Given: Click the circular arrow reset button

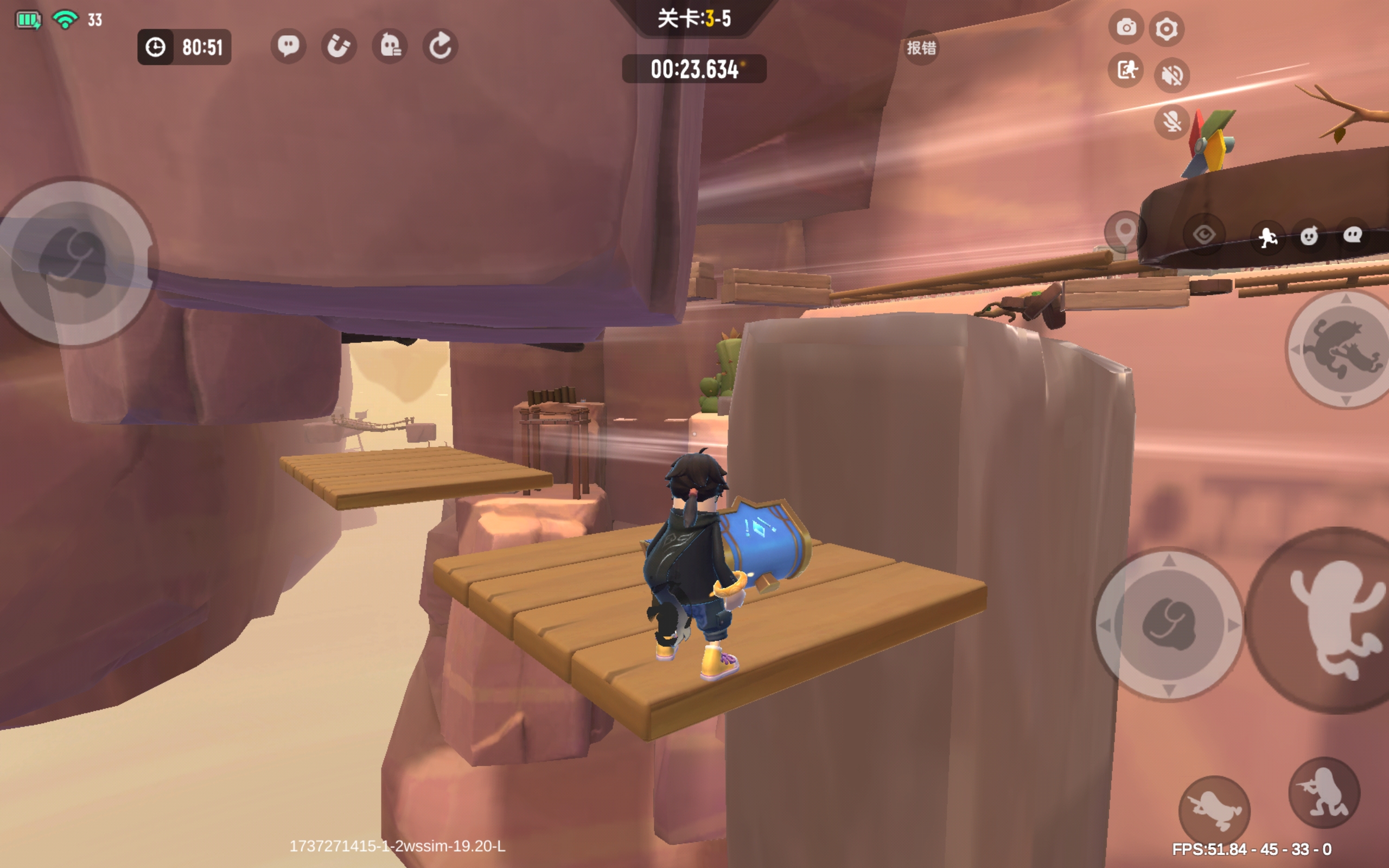Looking at the screenshot, I should (440, 46).
